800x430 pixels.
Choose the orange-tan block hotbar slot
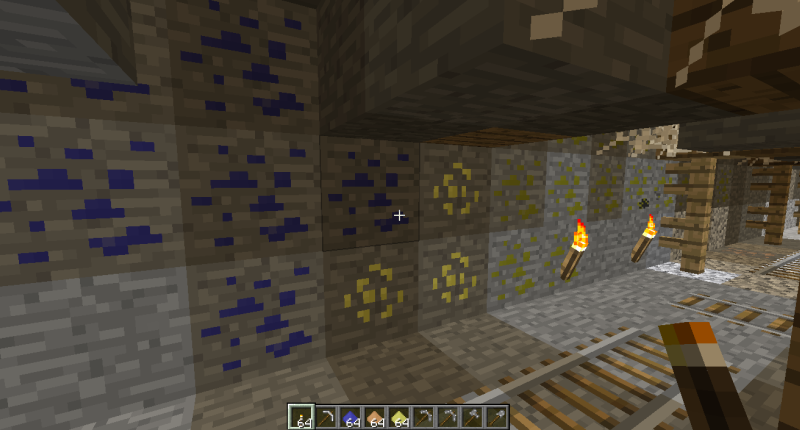(x=375, y=416)
